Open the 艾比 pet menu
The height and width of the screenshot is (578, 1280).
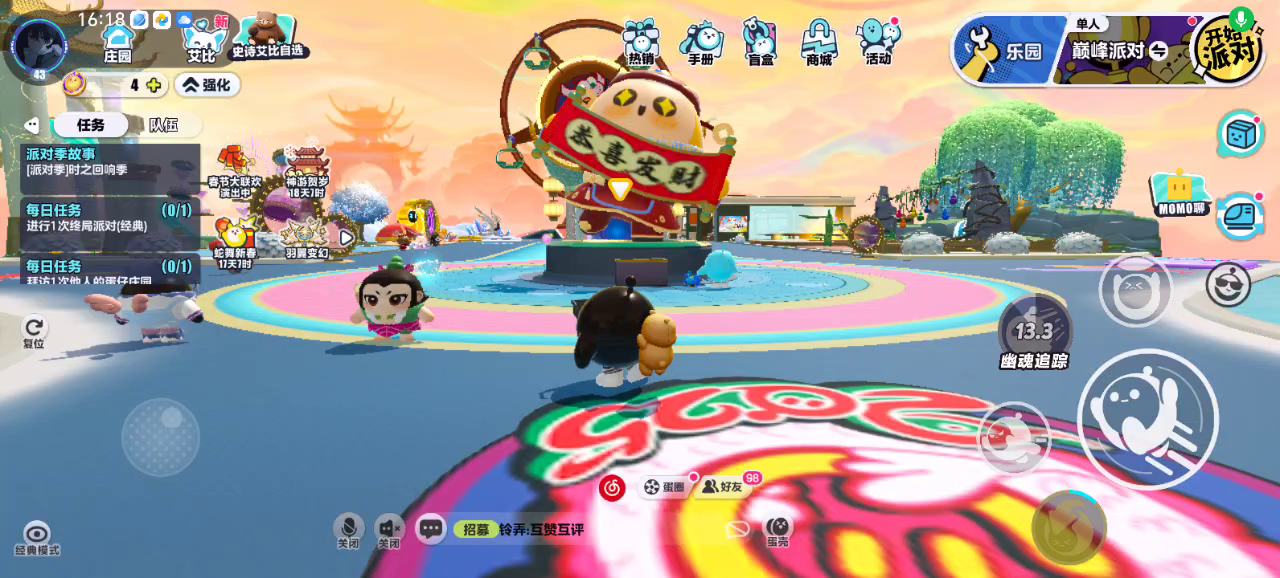tap(203, 41)
